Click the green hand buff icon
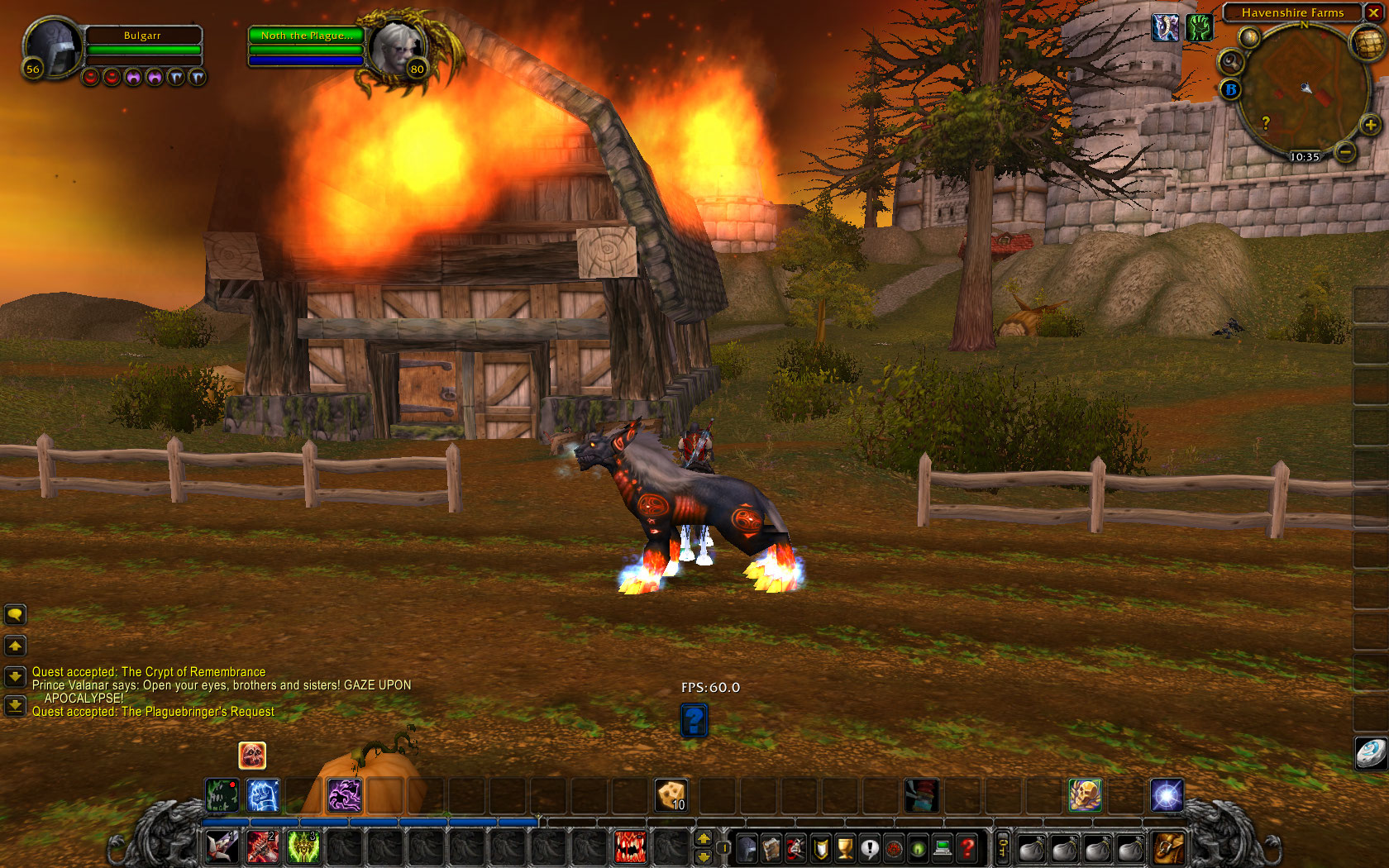The height and width of the screenshot is (868, 1389). tap(1199, 28)
